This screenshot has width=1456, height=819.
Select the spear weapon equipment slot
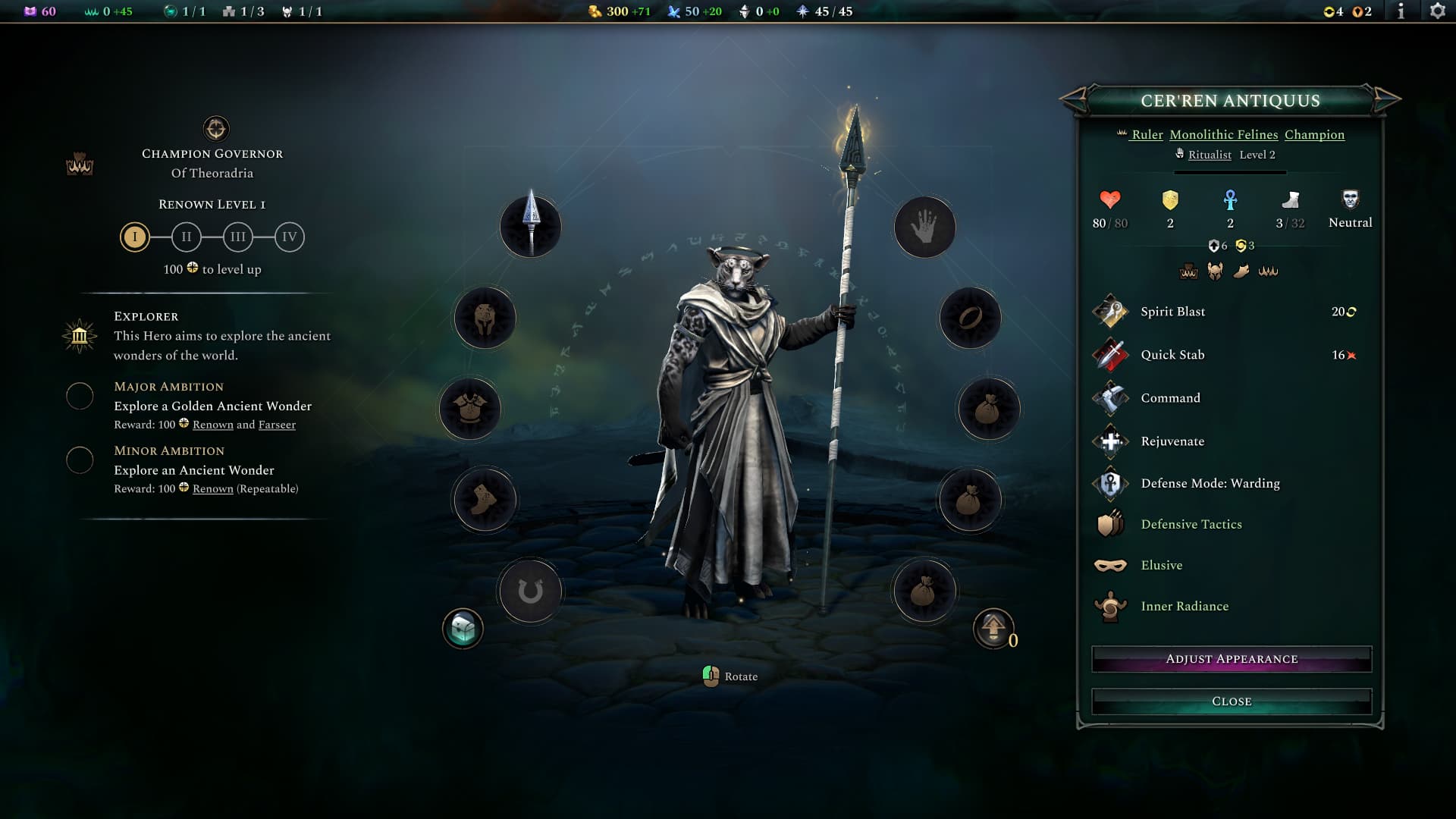[x=531, y=227]
